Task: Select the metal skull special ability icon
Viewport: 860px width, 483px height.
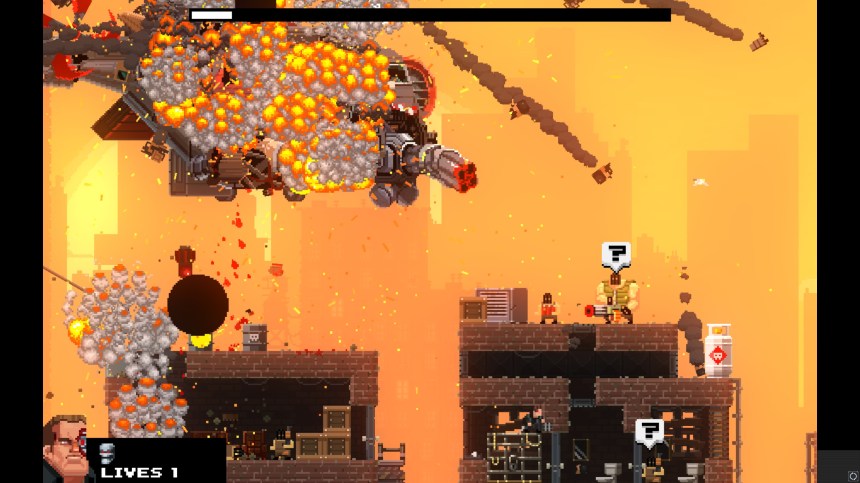Action: point(108,452)
